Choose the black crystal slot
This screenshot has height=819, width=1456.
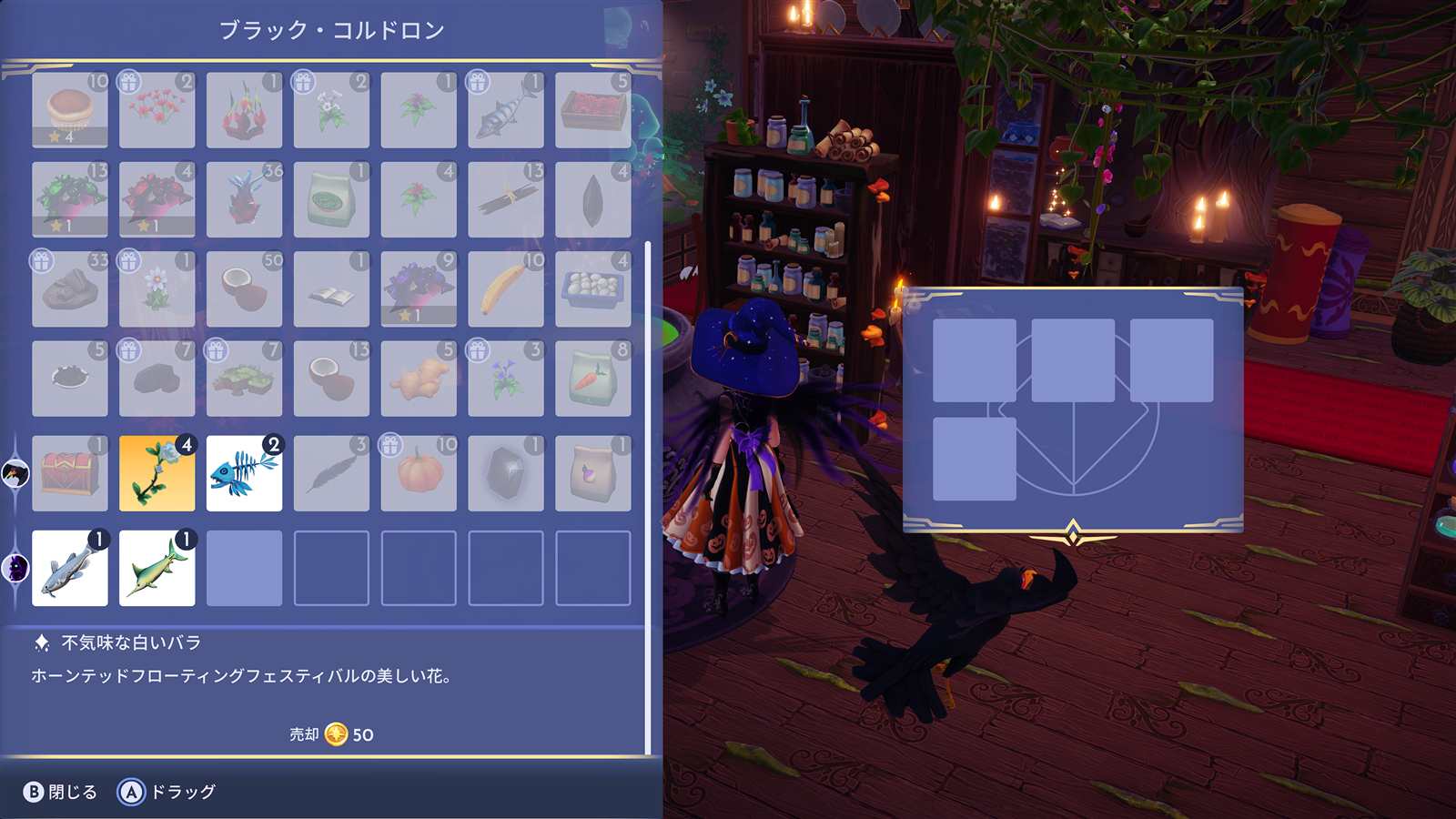(x=506, y=473)
